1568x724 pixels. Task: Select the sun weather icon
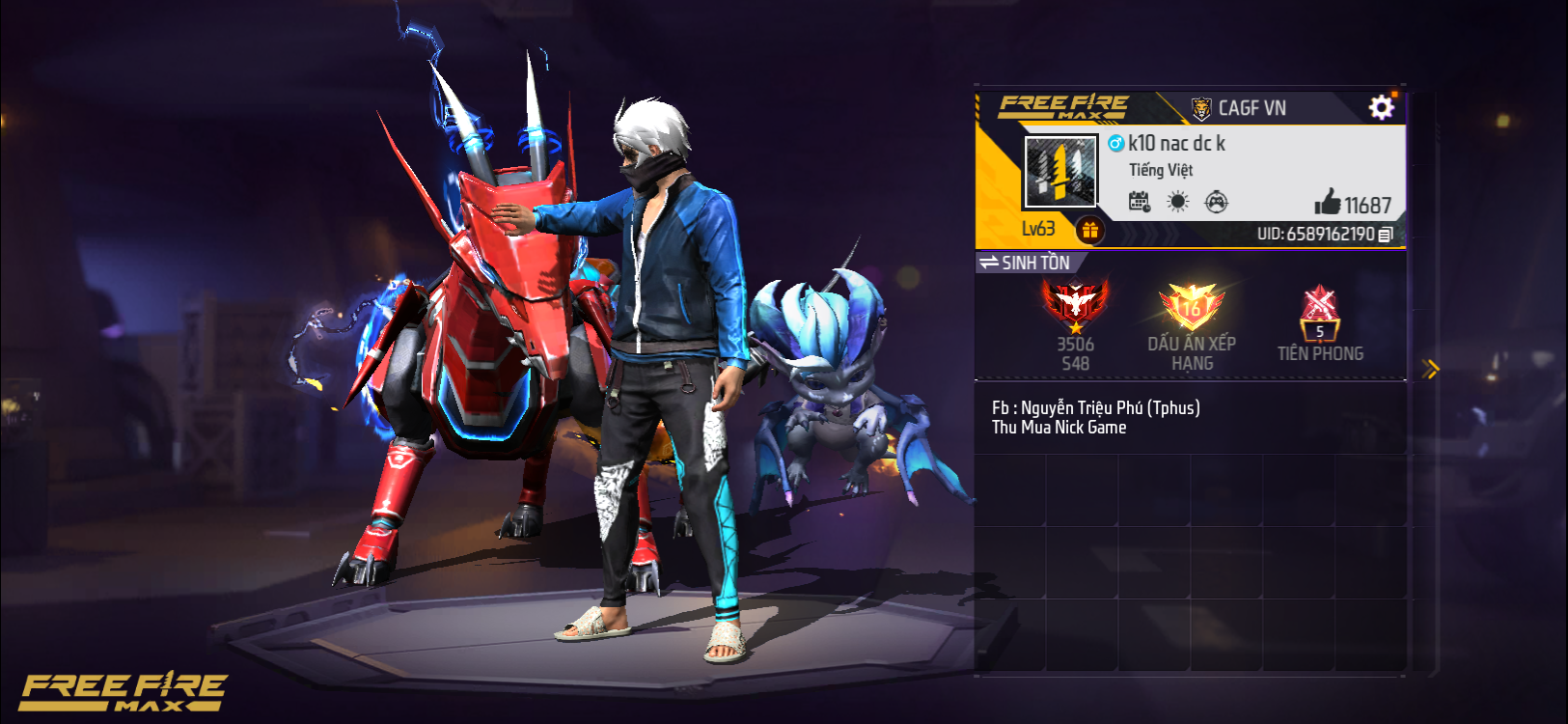coord(1179,203)
